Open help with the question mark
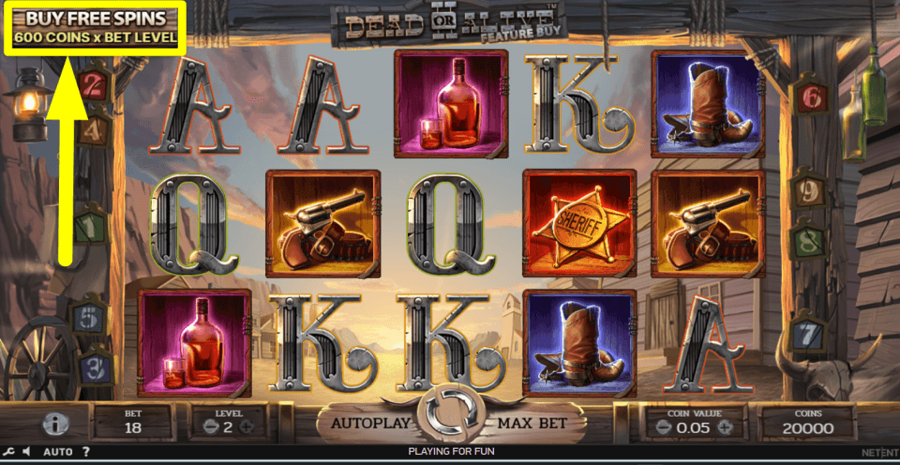This screenshot has width=900, height=465. [x=86, y=452]
